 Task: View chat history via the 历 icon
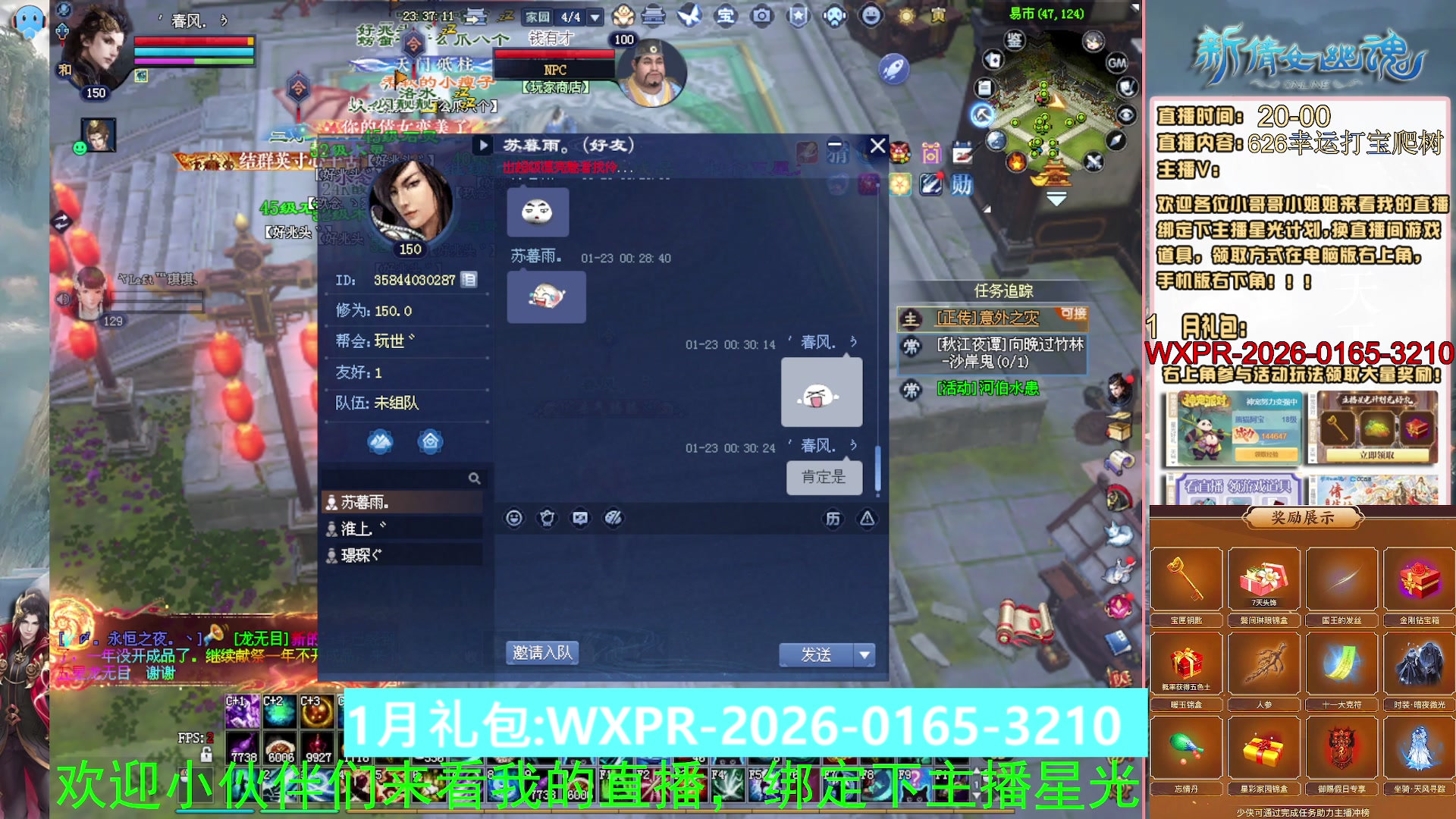click(833, 518)
